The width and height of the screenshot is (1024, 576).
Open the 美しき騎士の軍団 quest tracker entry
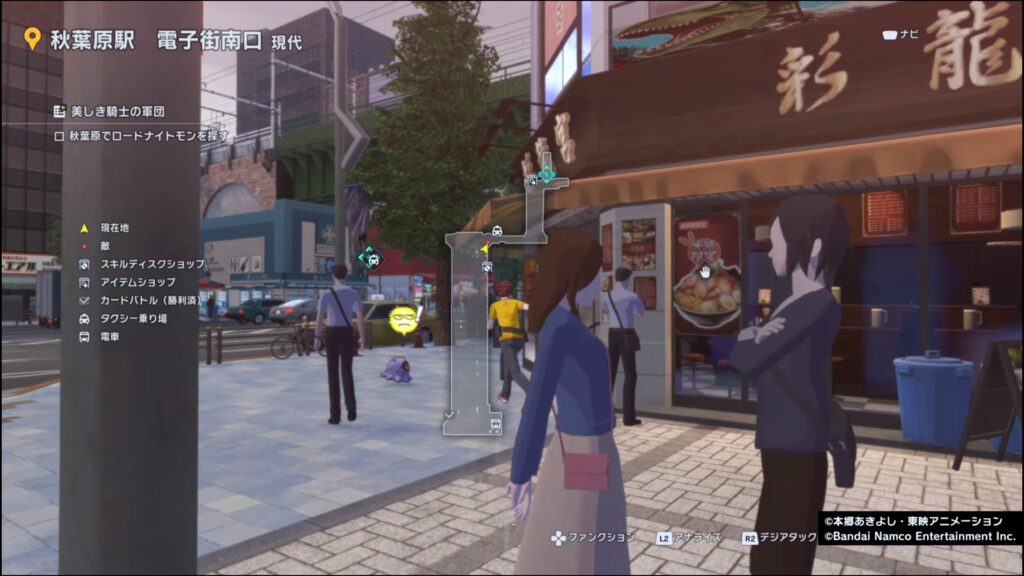point(109,110)
